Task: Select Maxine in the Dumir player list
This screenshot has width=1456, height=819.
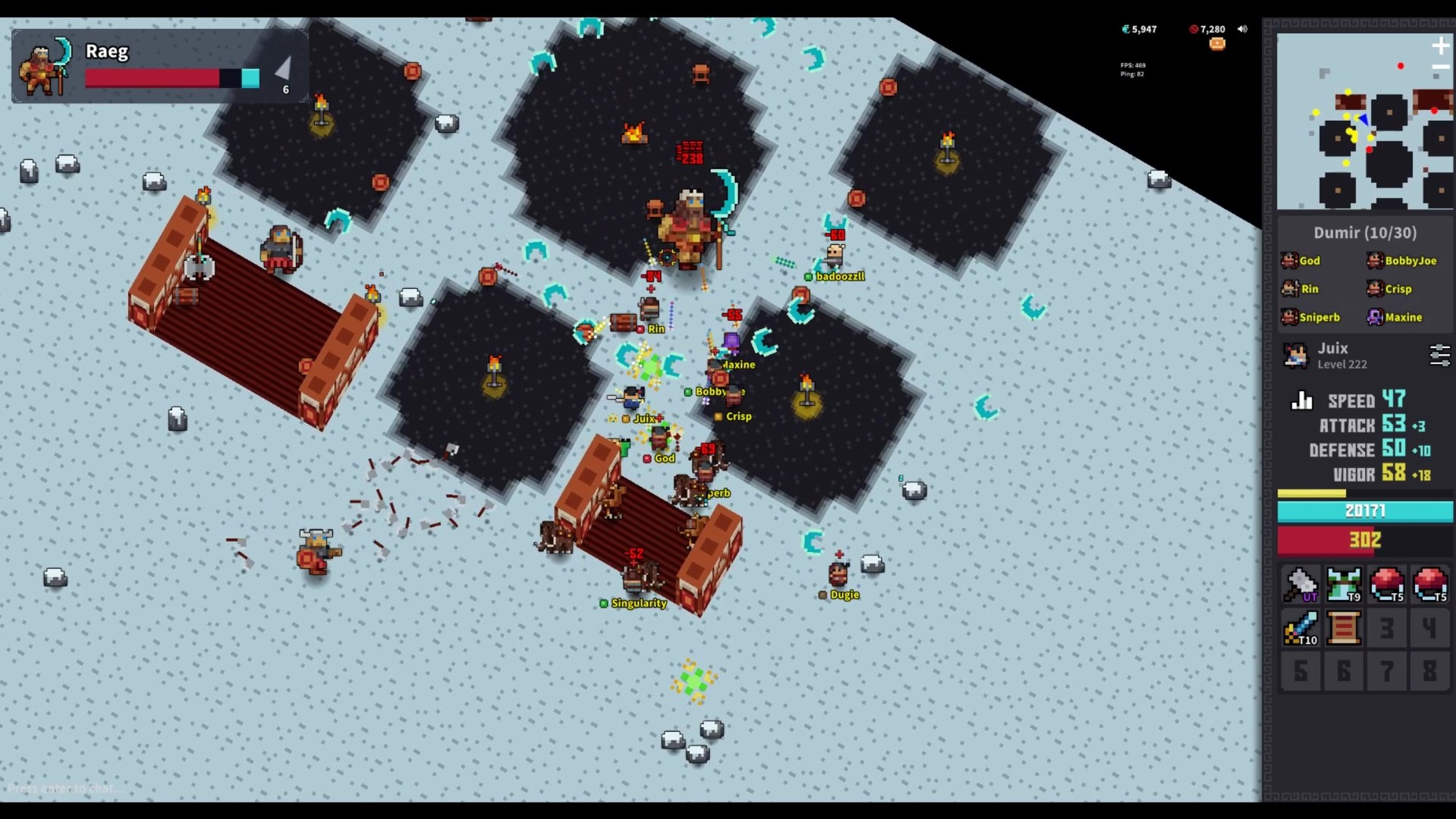Action: click(x=1404, y=317)
